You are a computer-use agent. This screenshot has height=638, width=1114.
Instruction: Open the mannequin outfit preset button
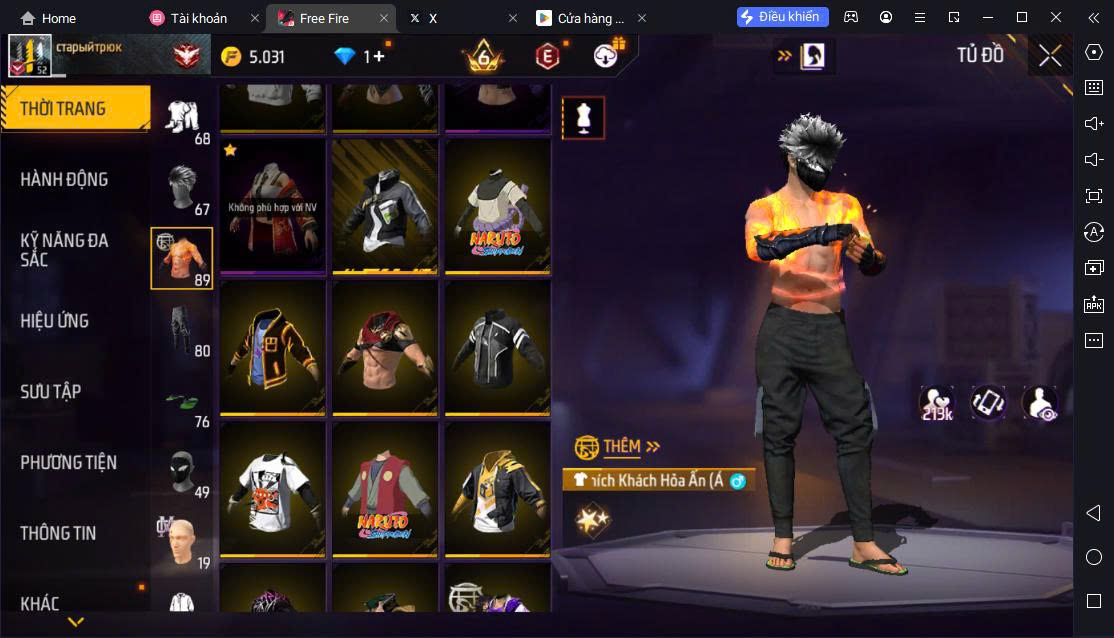point(583,118)
